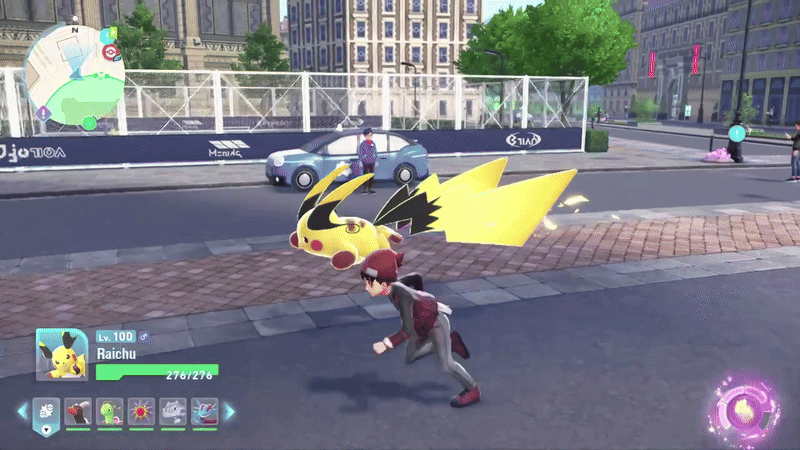The height and width of the screenshot is (450, 800).
Task: Open the circular minimap
Action: tap(74, 75)
